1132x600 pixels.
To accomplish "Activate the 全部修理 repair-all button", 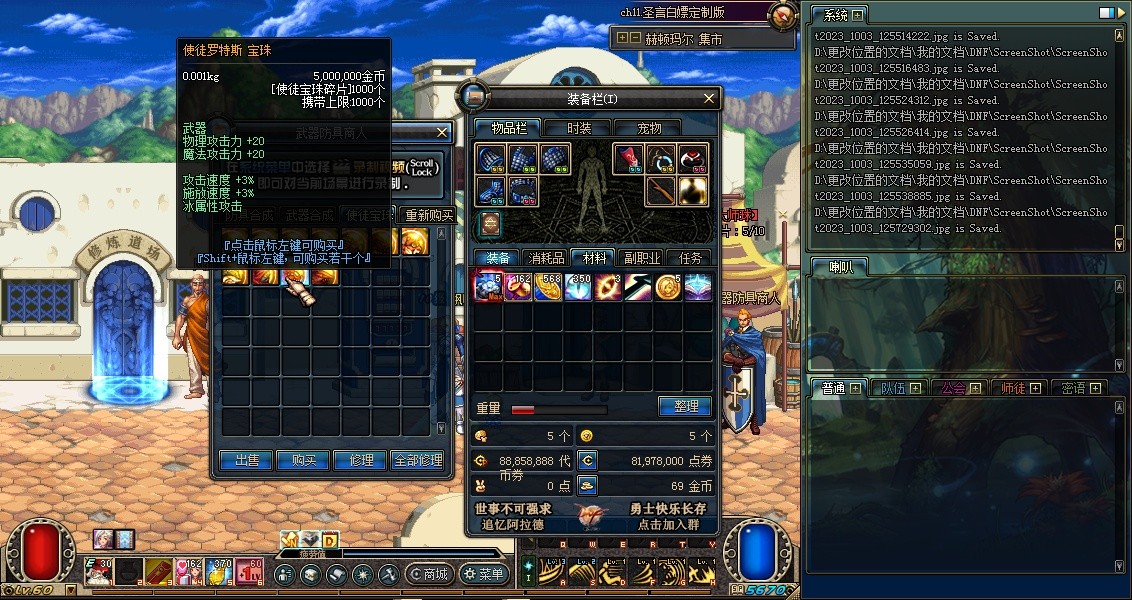I will coord(418,460).
